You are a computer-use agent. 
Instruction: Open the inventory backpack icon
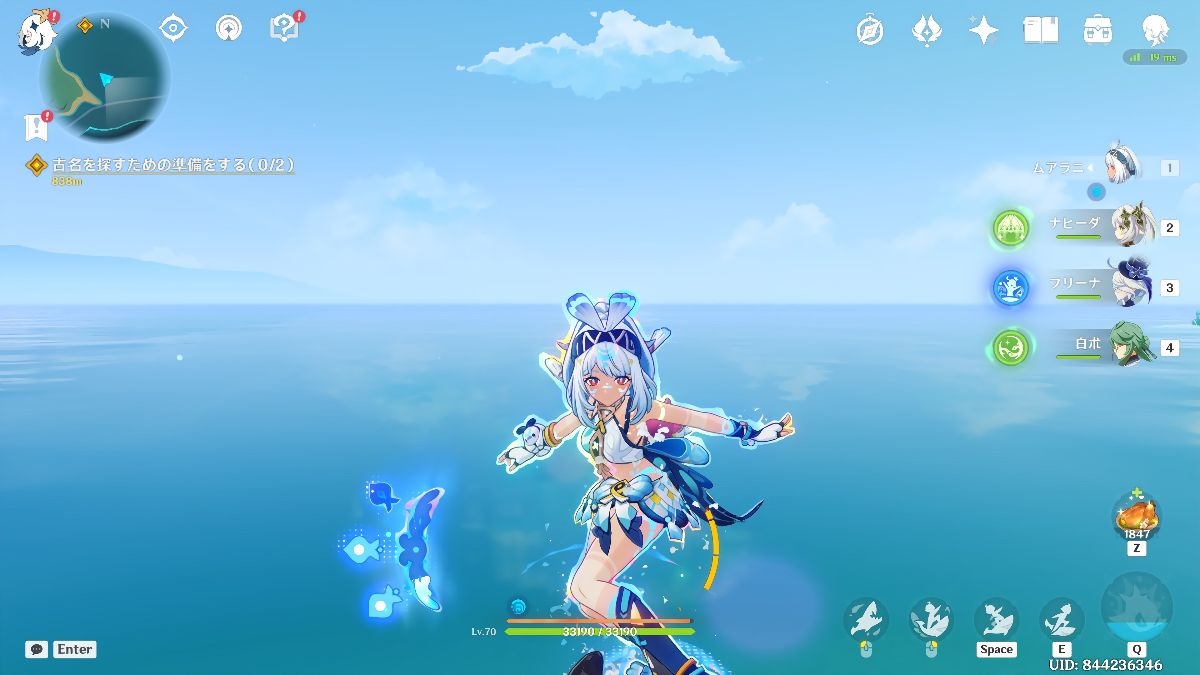coord(1098,30)
